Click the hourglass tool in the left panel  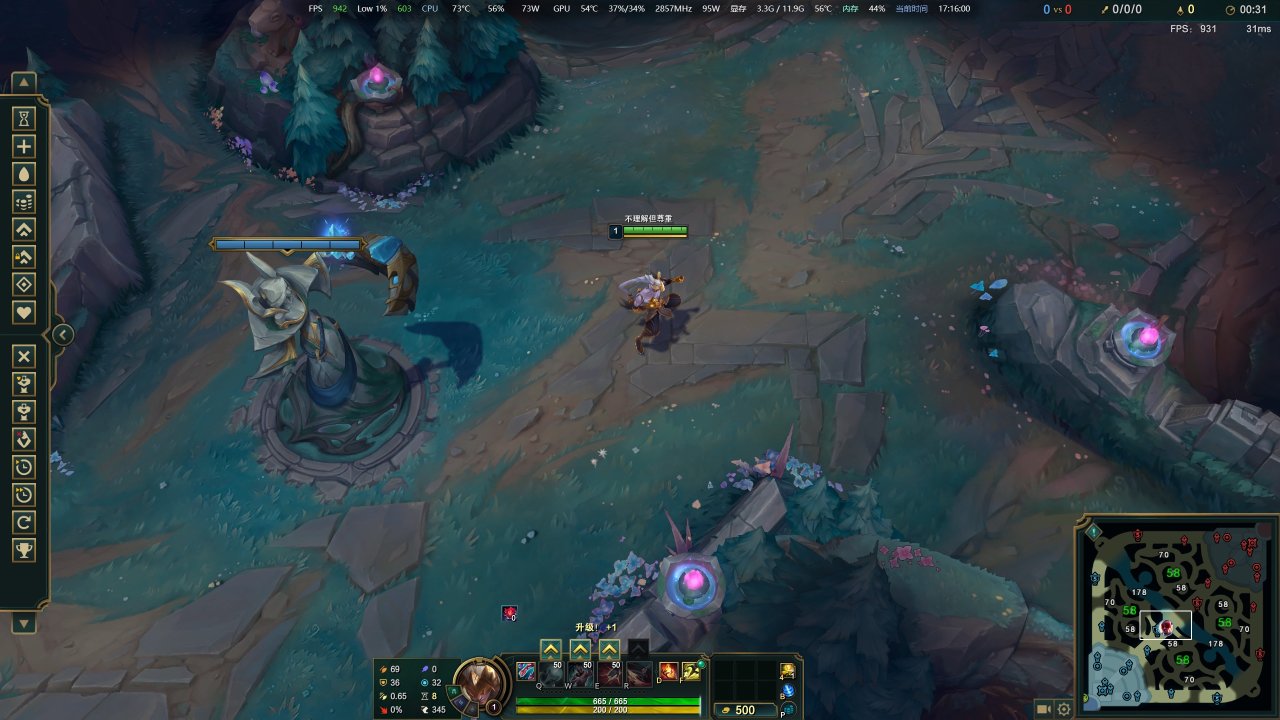24,118
